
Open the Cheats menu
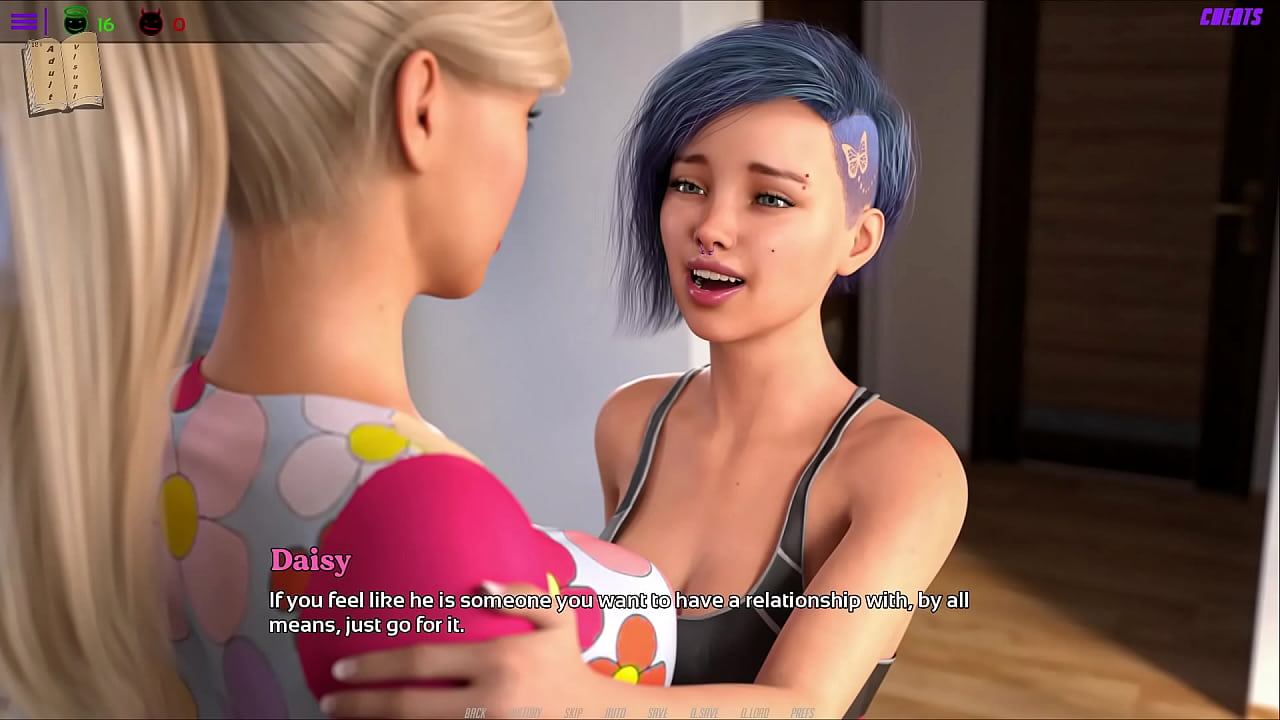[x=1230, y=17]
